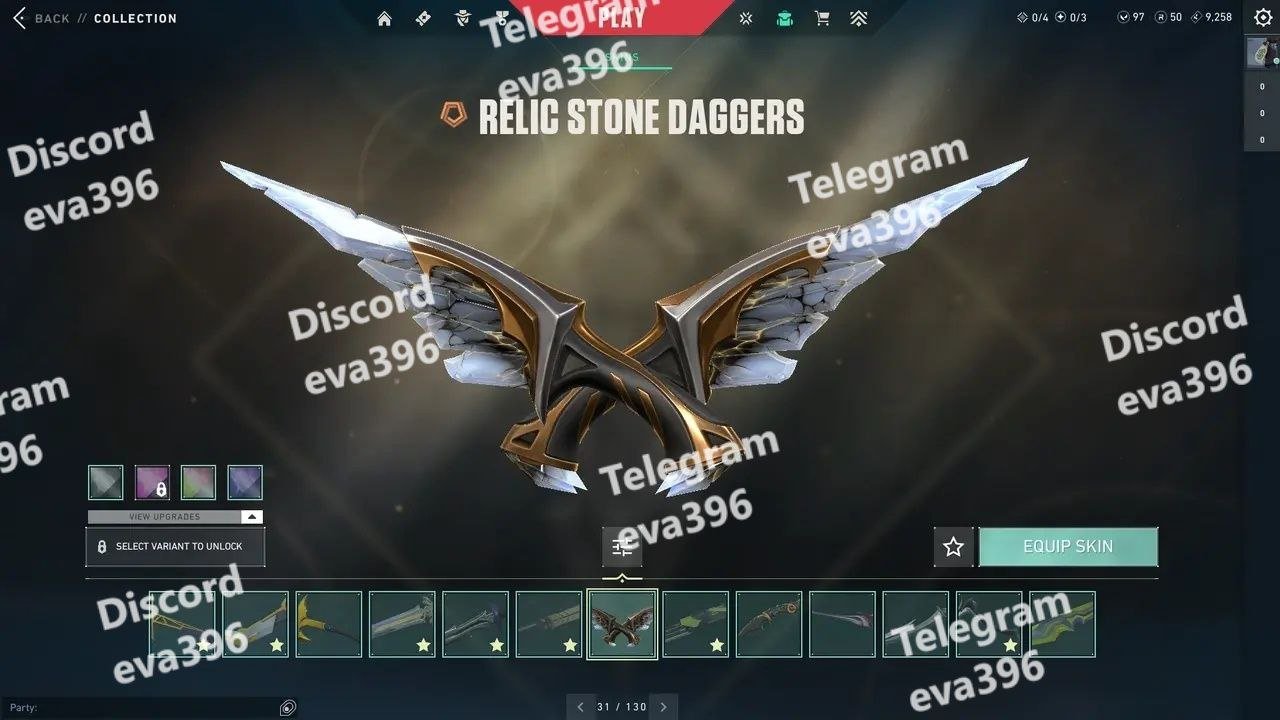Click the Select Variant to Unlock button

click(x=175, y=547)
